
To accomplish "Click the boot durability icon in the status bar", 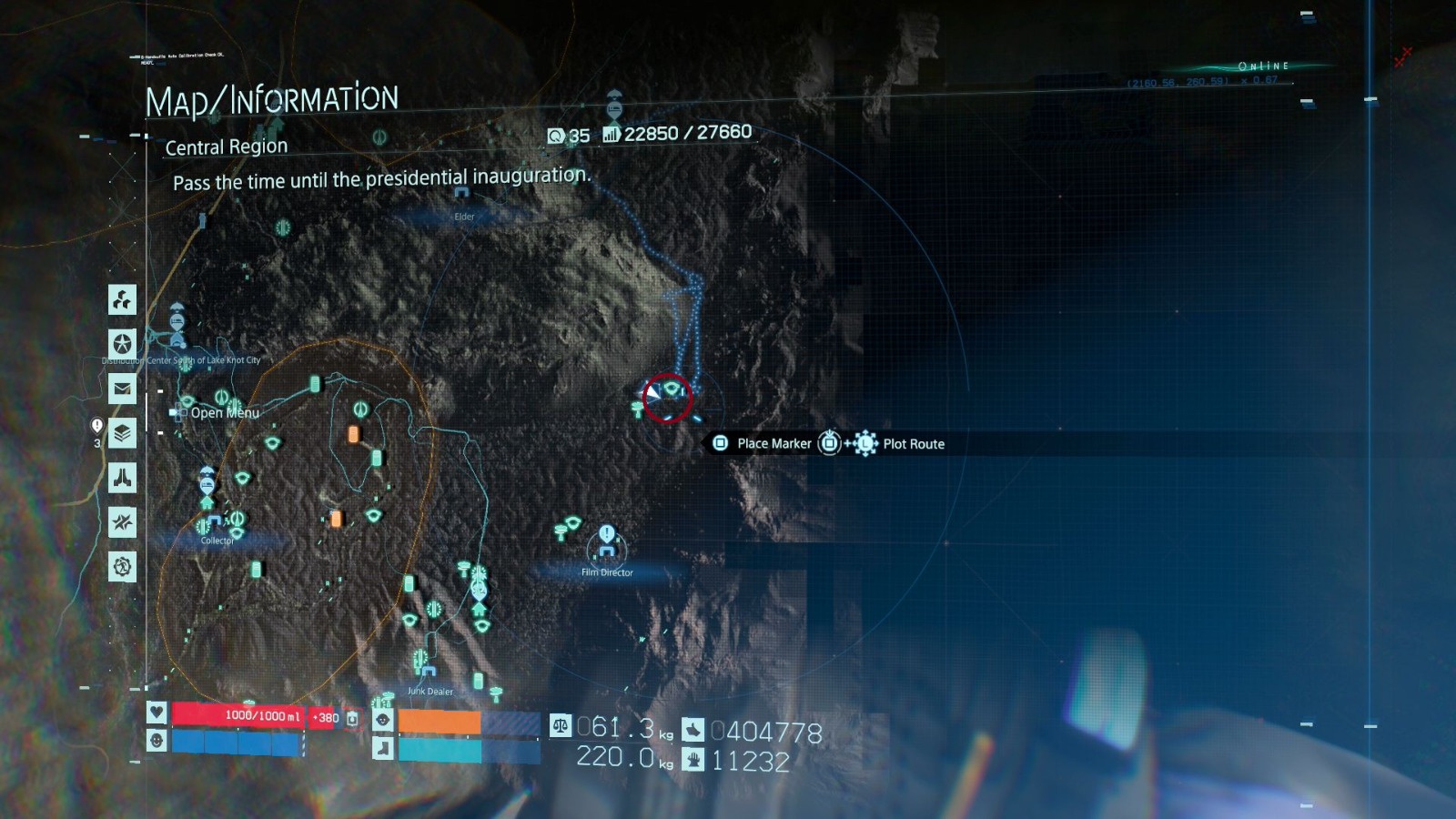I will click(x=382, y=748).
